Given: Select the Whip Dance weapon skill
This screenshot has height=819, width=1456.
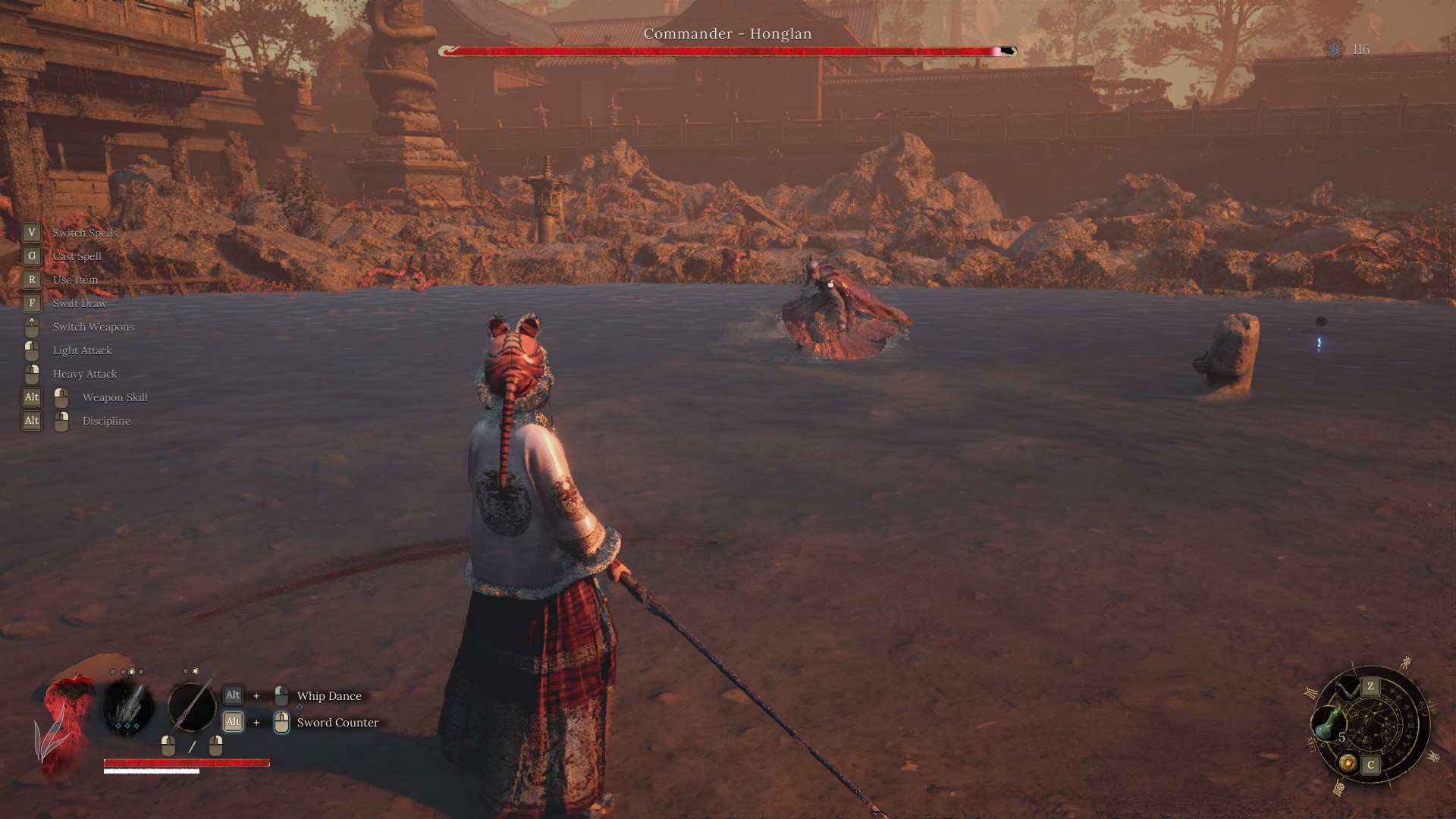Looking at the screenshot, I should [x=329, y=696].
